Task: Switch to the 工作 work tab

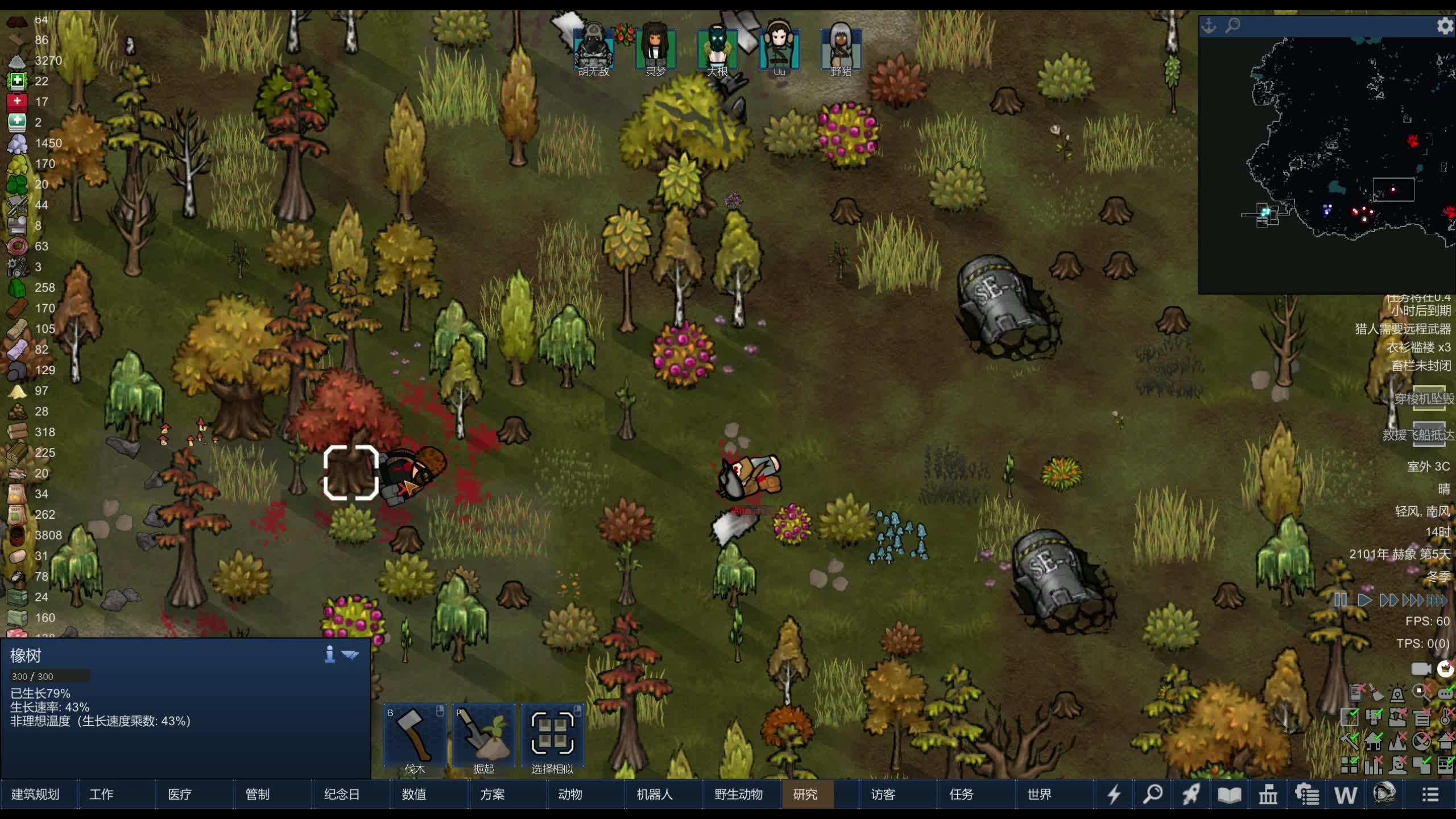Action: point(101,795)
